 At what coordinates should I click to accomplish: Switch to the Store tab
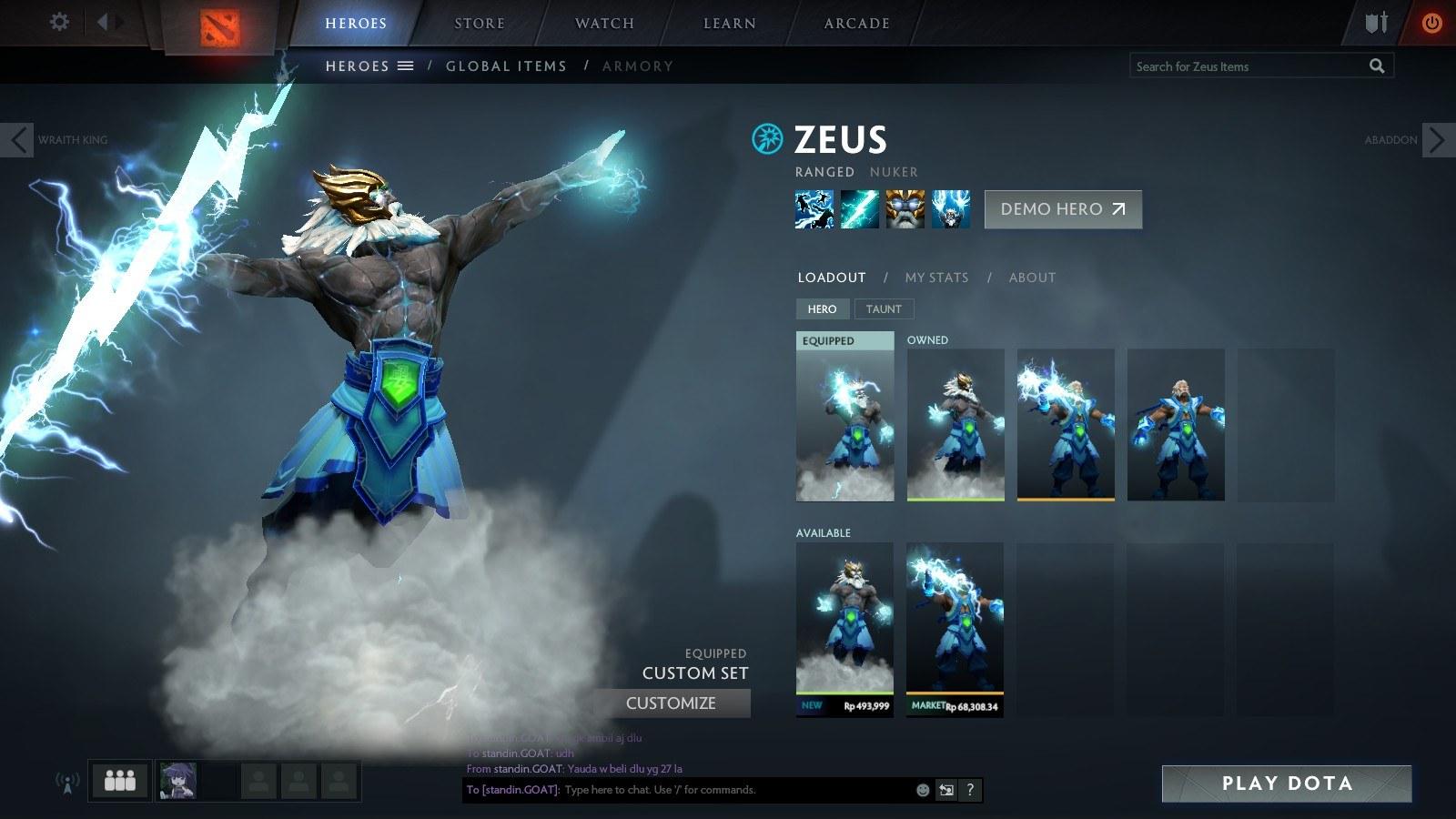tap(480, 24)
